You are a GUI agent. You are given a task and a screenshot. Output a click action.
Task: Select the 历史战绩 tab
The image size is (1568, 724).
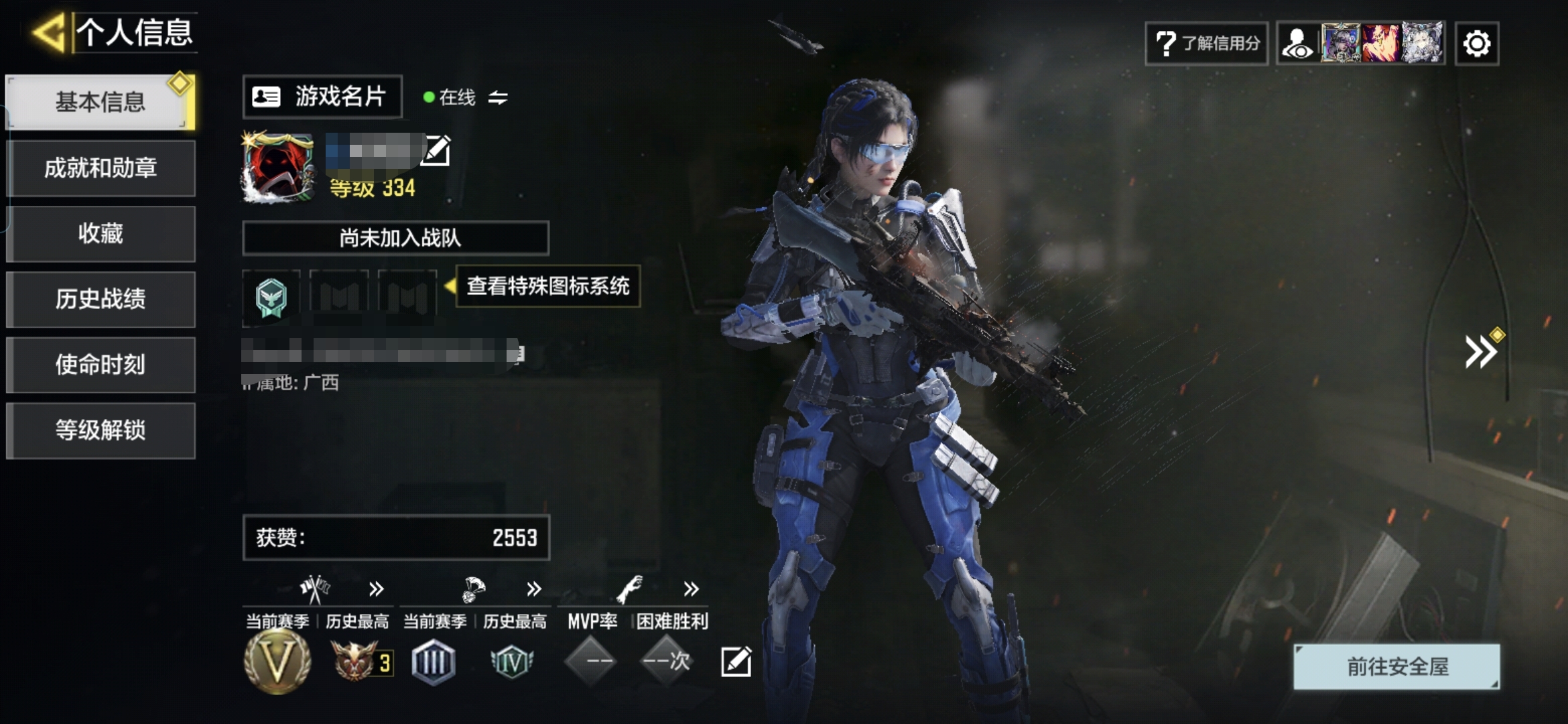(x=101, y=299)
